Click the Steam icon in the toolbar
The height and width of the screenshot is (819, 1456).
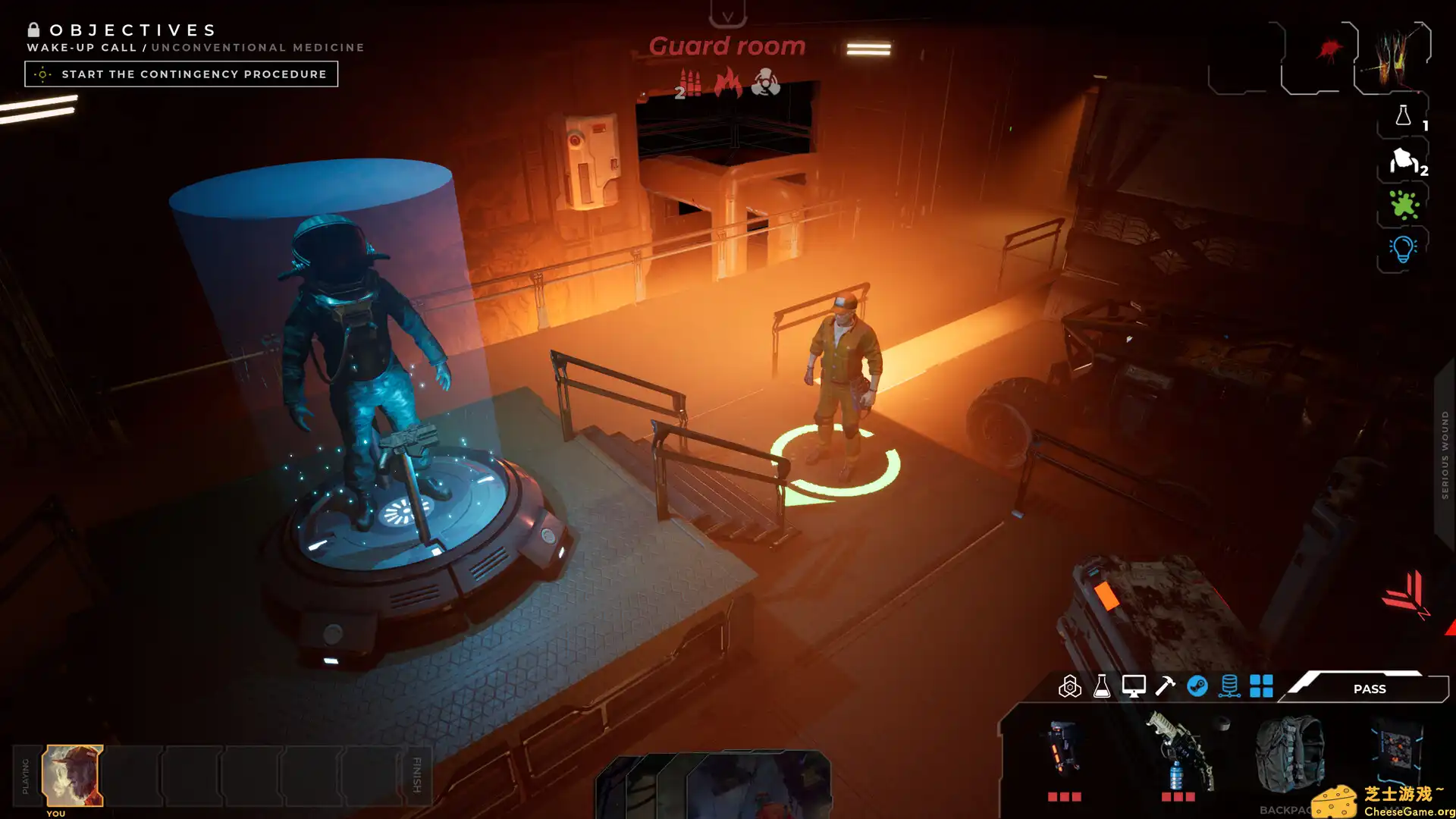point(1197,688)
